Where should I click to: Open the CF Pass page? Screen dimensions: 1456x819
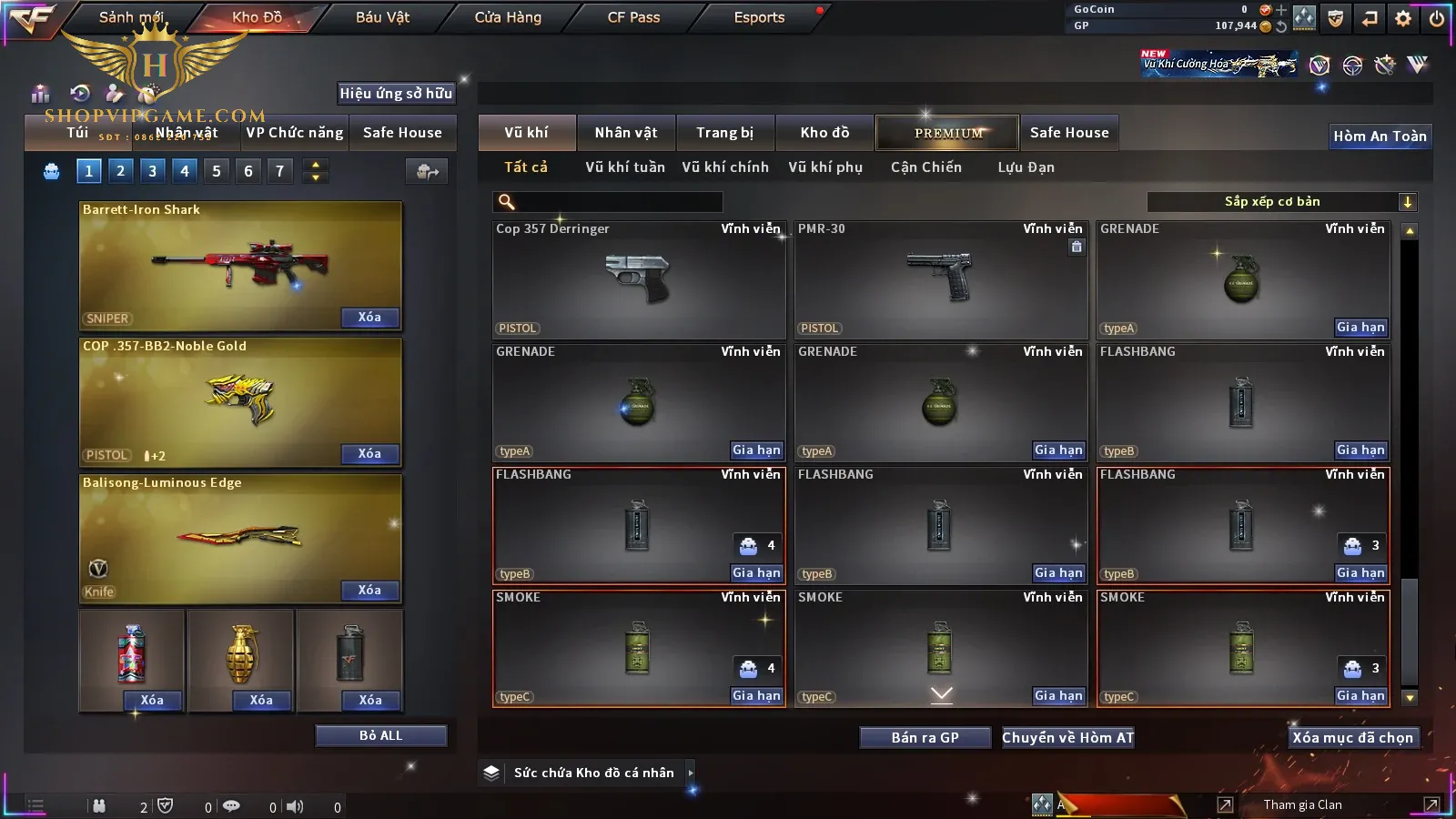pos(633,17)
